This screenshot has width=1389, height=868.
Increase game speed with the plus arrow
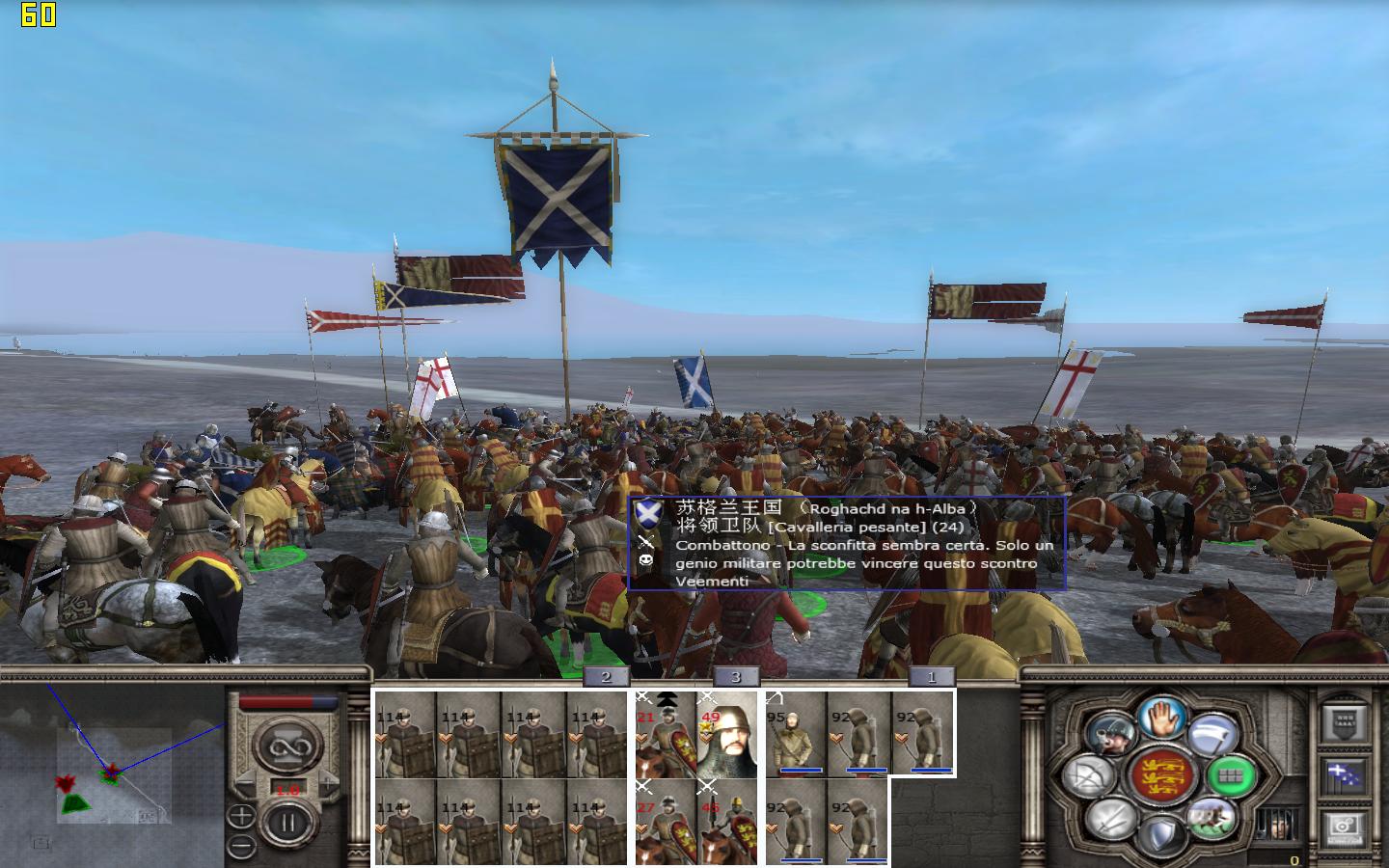328,782
